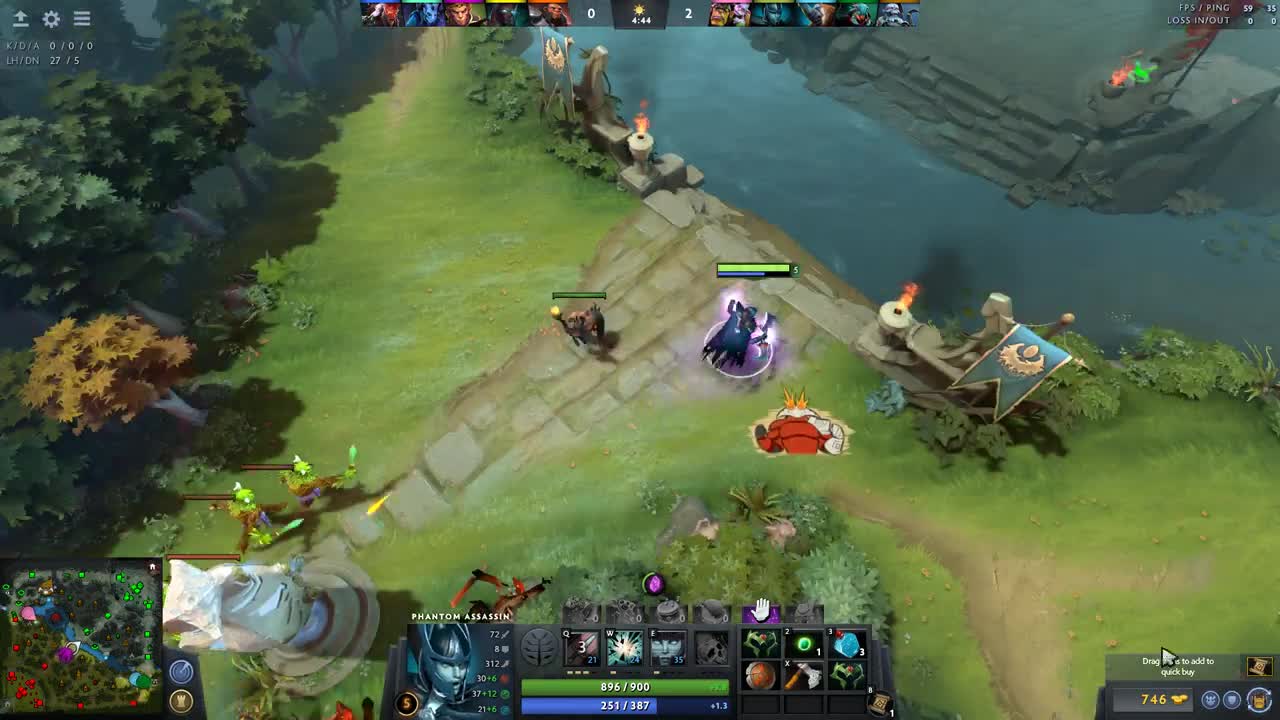Activate the Scan radar button
Viewport: 1280px width, 720px height.
(x=181, y=672)
